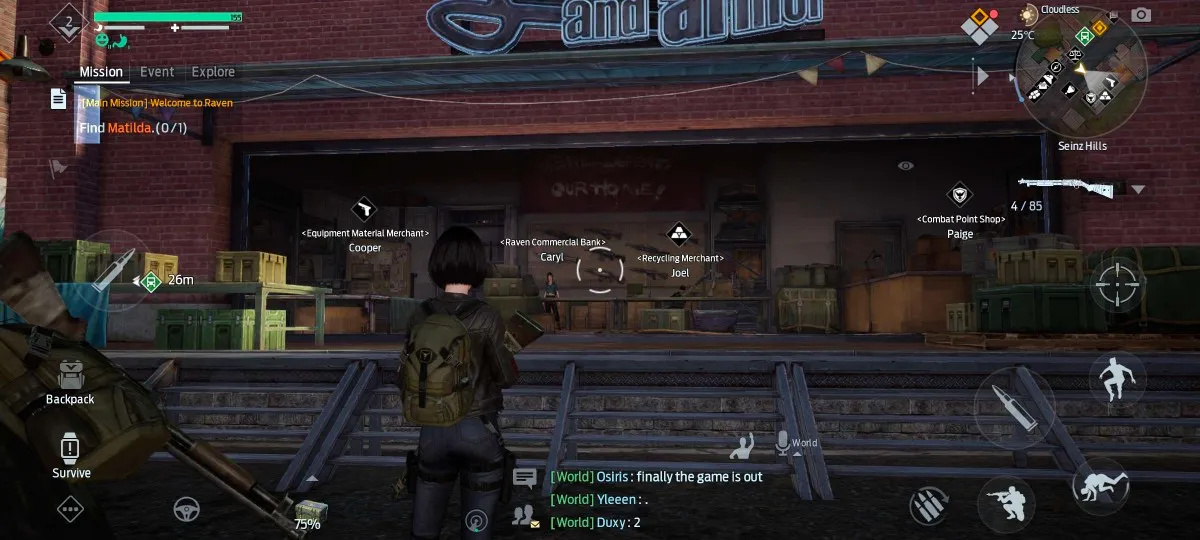Open the Backpack
This screenshot has width=1200, height=540.
pos(70,381)
